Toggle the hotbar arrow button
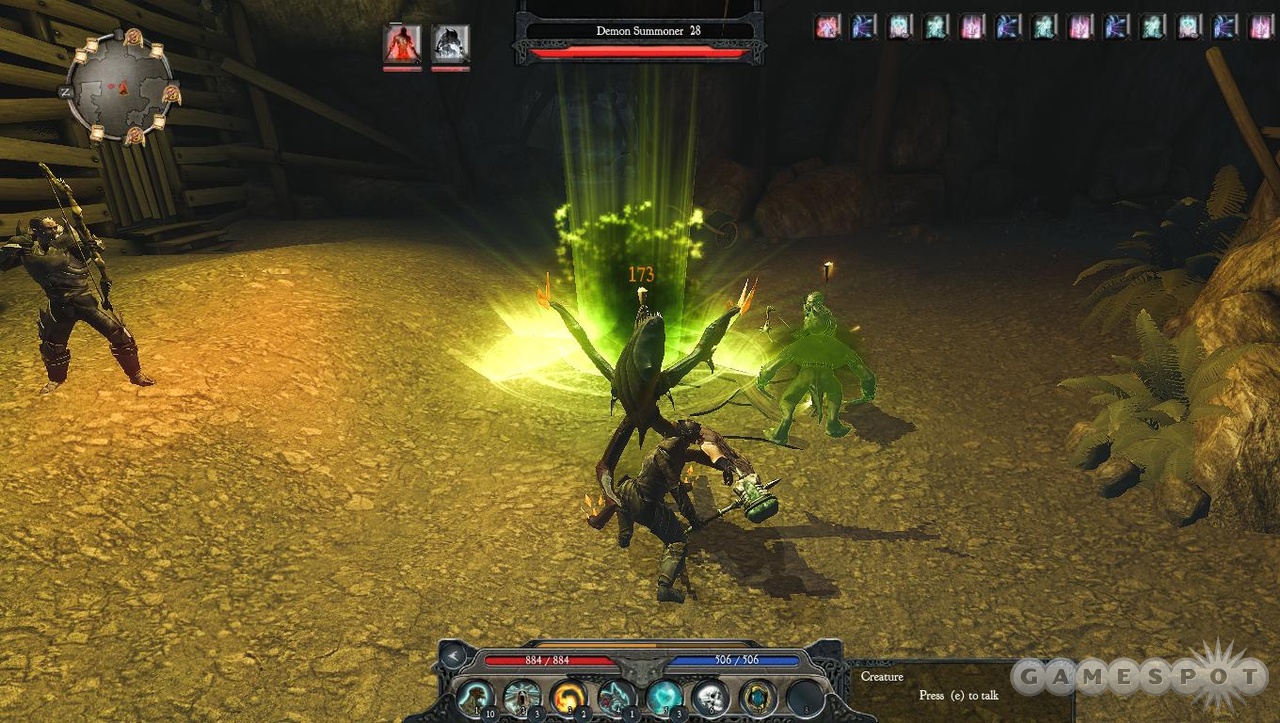Viewport: 1280px width, 723px height. (454, 657)
